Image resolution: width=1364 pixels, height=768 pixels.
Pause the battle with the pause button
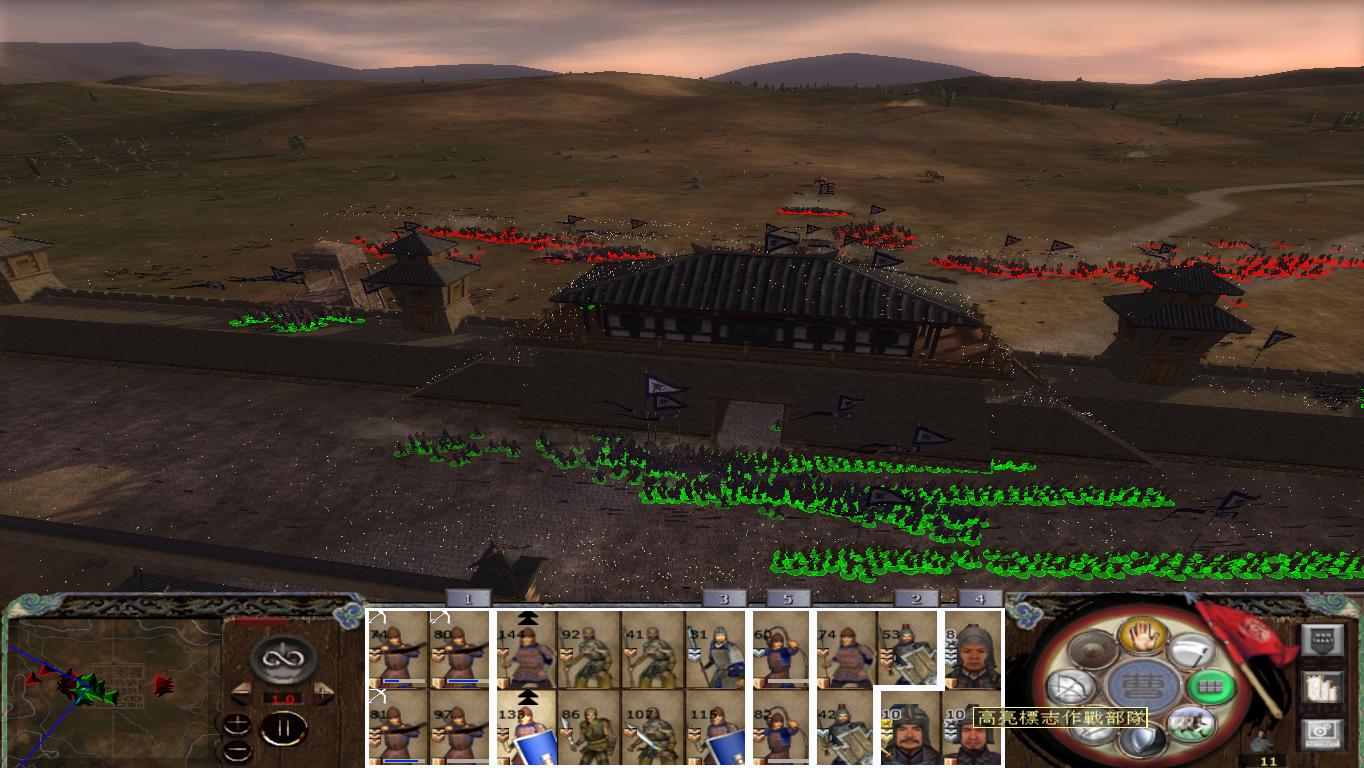coord(282,728)
